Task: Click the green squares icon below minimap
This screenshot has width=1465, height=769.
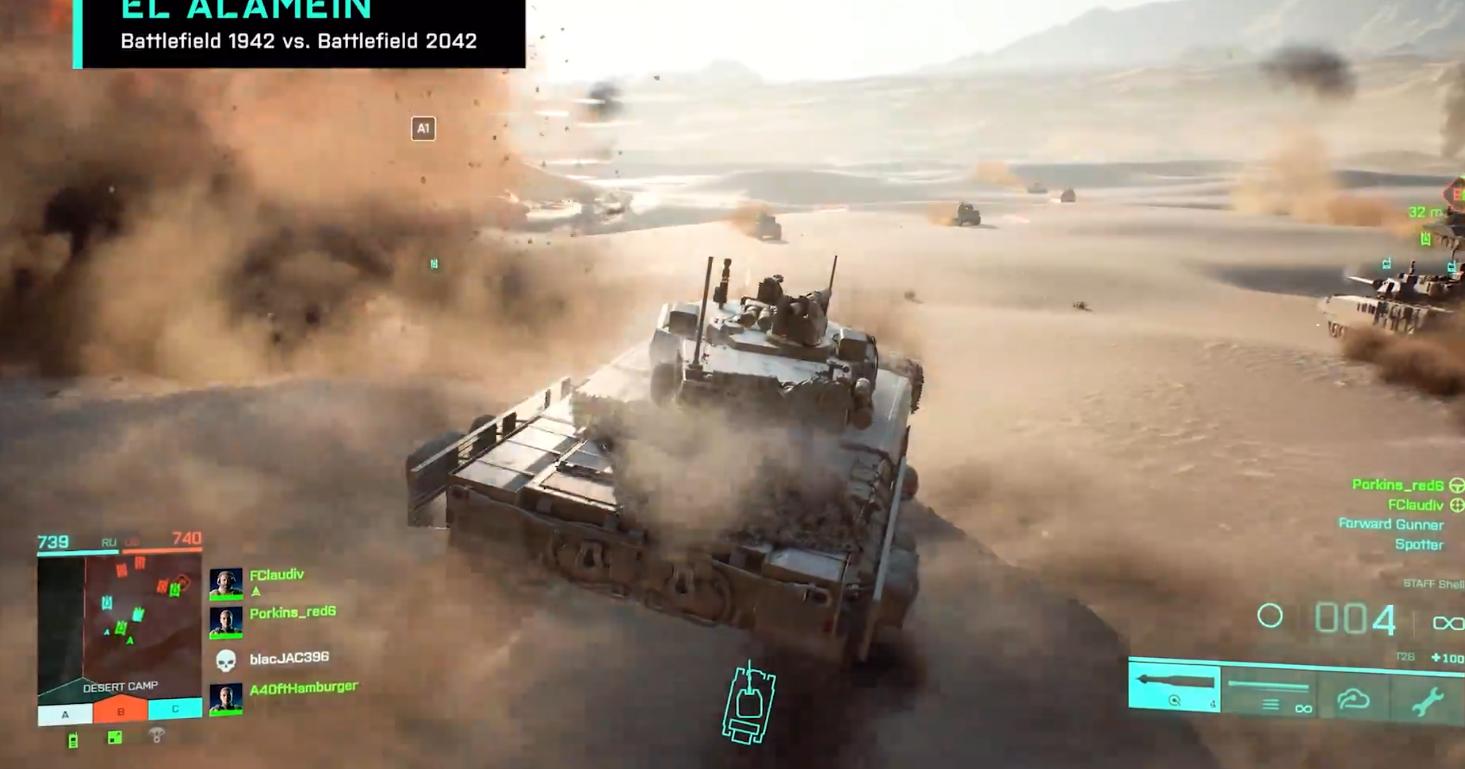Action: (115, 738)
